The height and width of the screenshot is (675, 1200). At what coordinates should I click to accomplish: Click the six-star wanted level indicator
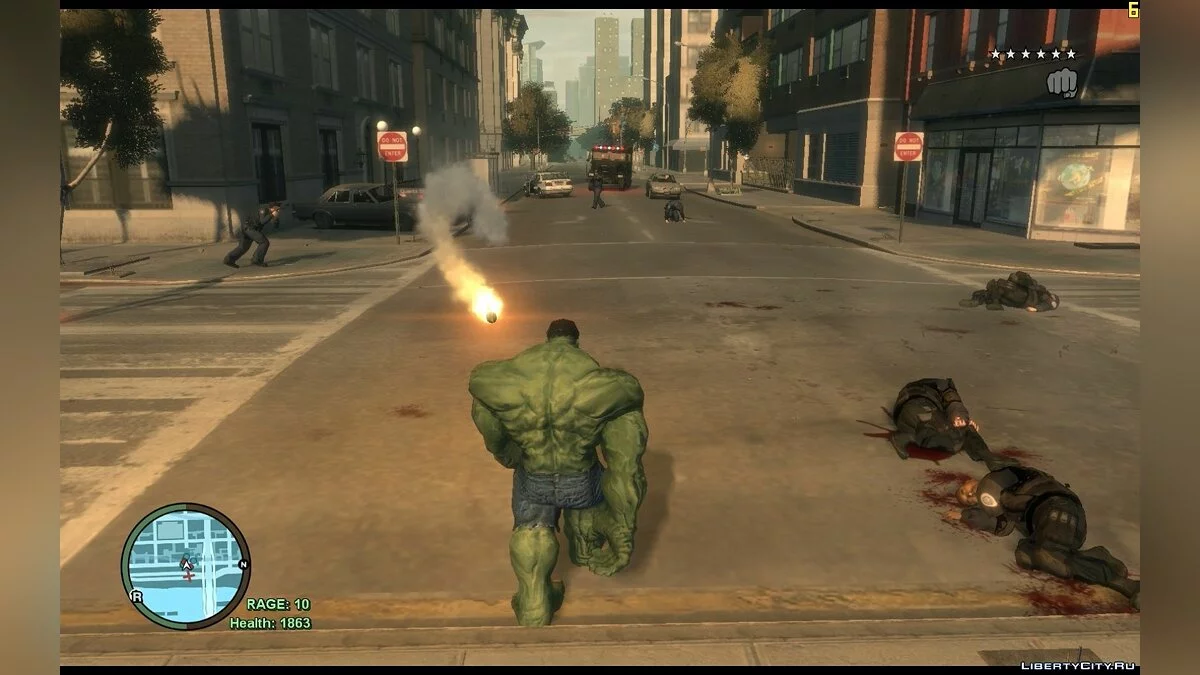(x=1033, y=54)
